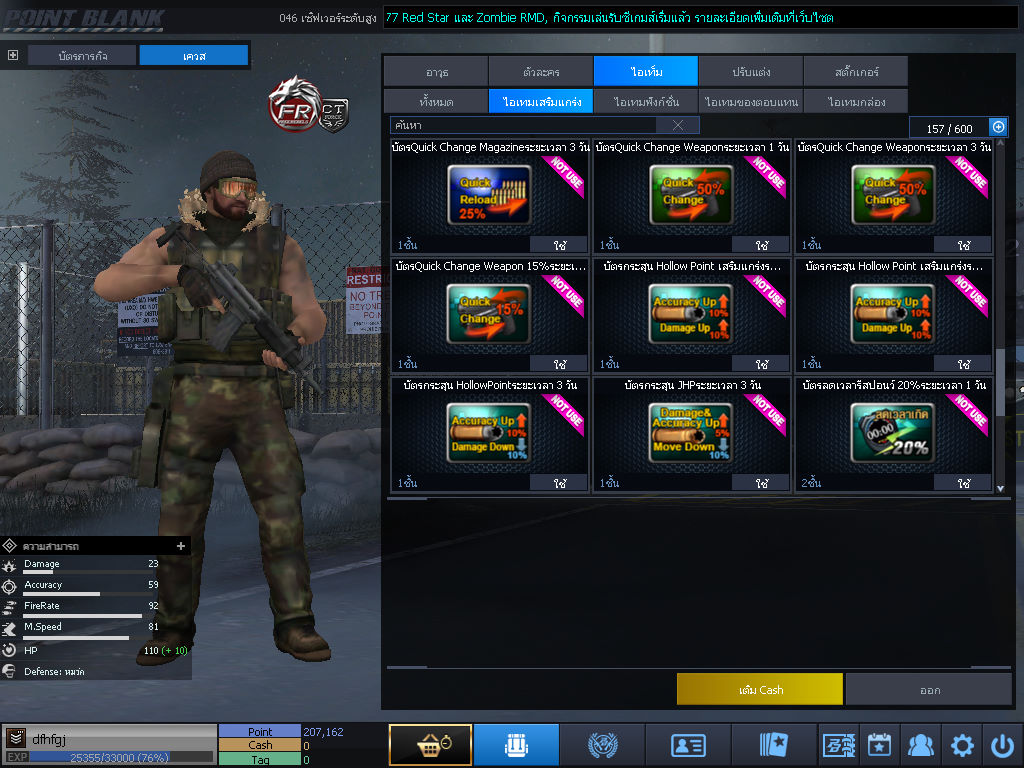
Task: Exit inventory with the ออก button
Action: [x=929, y=690]
